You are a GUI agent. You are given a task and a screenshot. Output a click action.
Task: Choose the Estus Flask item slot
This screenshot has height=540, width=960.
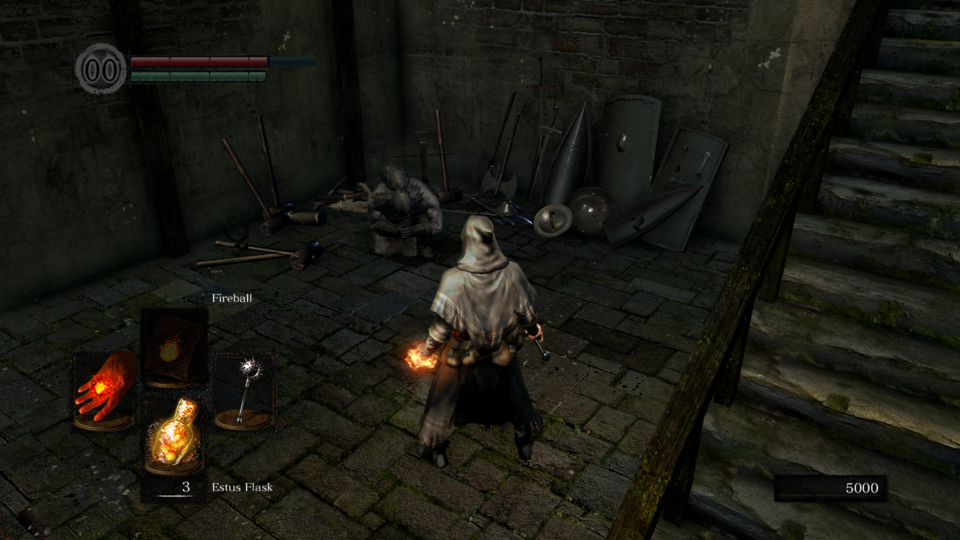click(x=174, y=434)
